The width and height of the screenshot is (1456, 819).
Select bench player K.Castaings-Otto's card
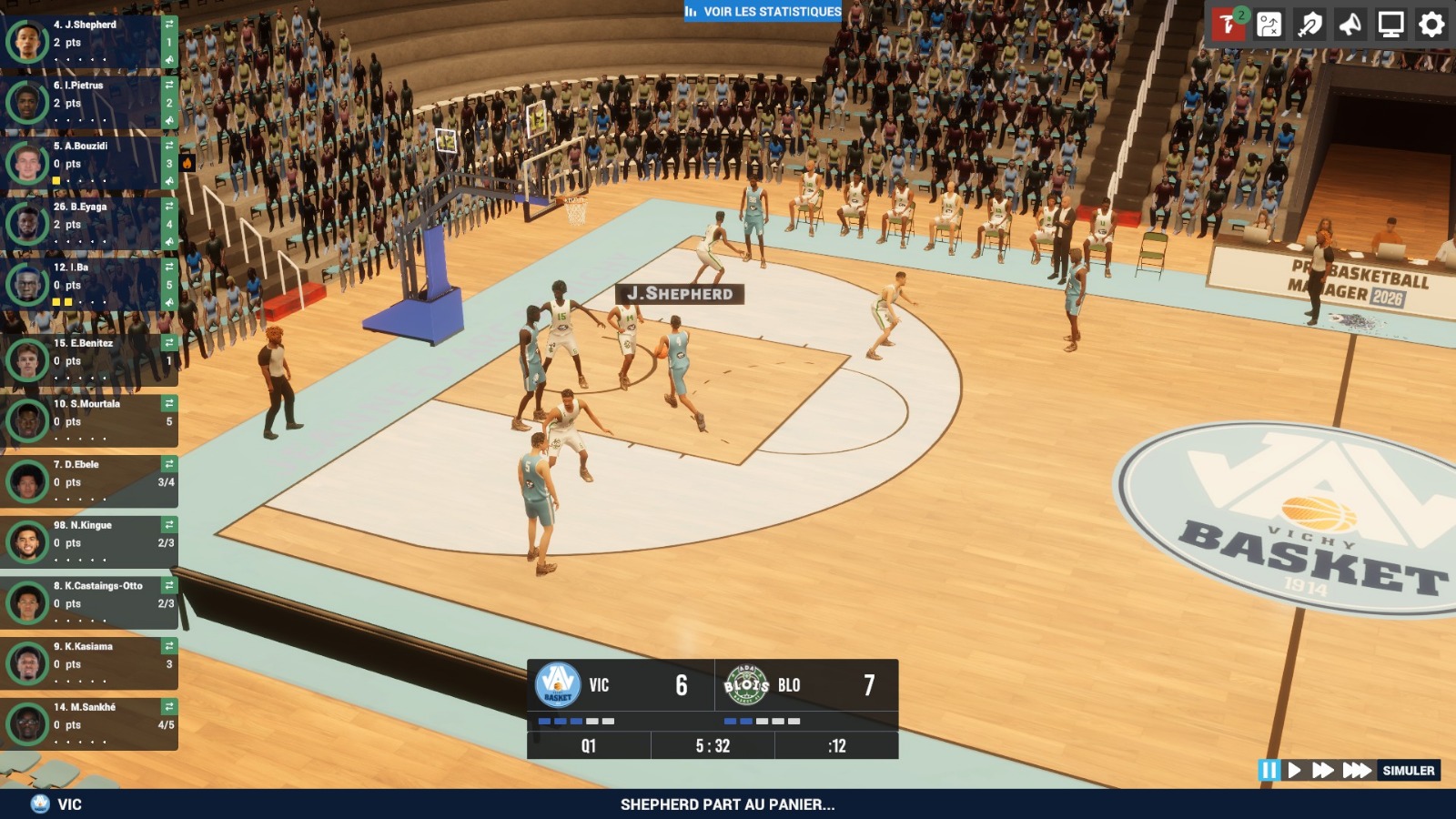(x=86, y=602)
